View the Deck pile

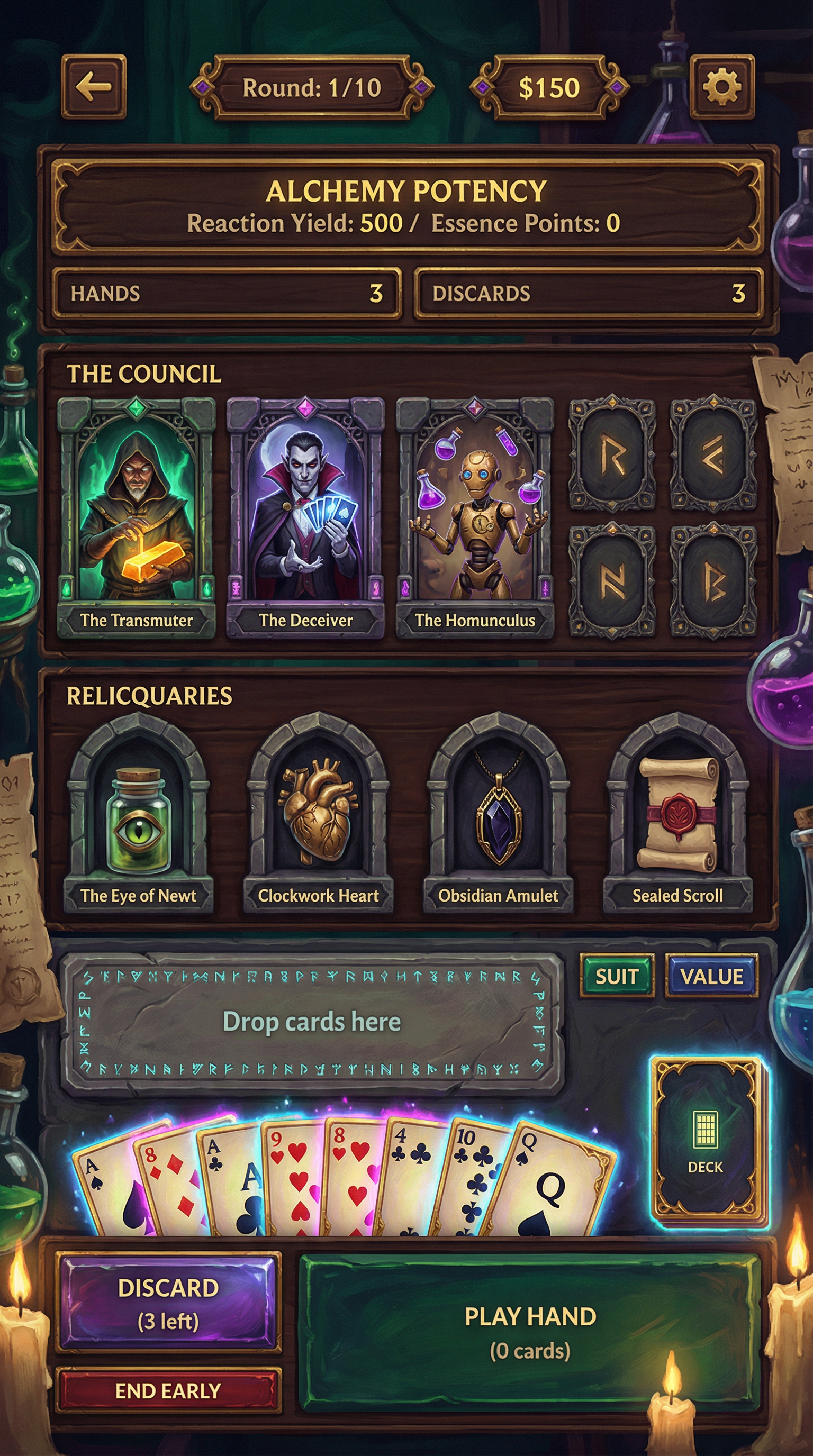(706, 1141)
